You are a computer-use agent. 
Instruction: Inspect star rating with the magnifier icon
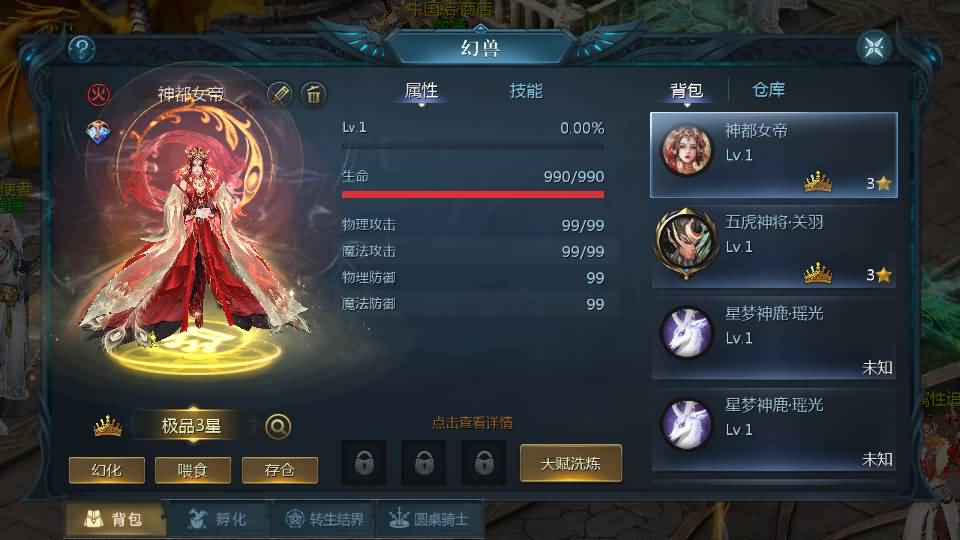(278, 426)
